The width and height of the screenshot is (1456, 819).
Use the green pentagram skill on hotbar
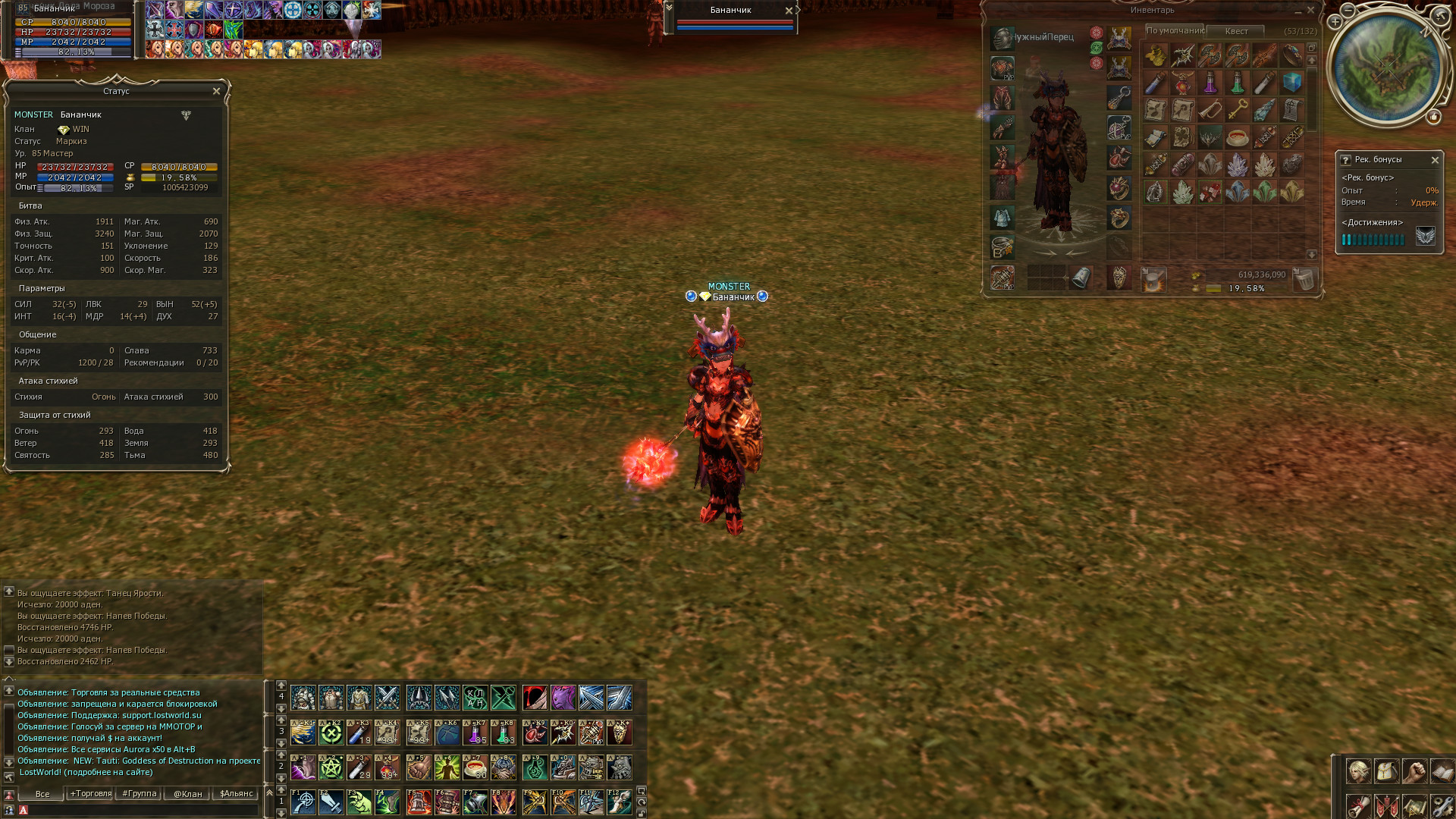[331, 768]
